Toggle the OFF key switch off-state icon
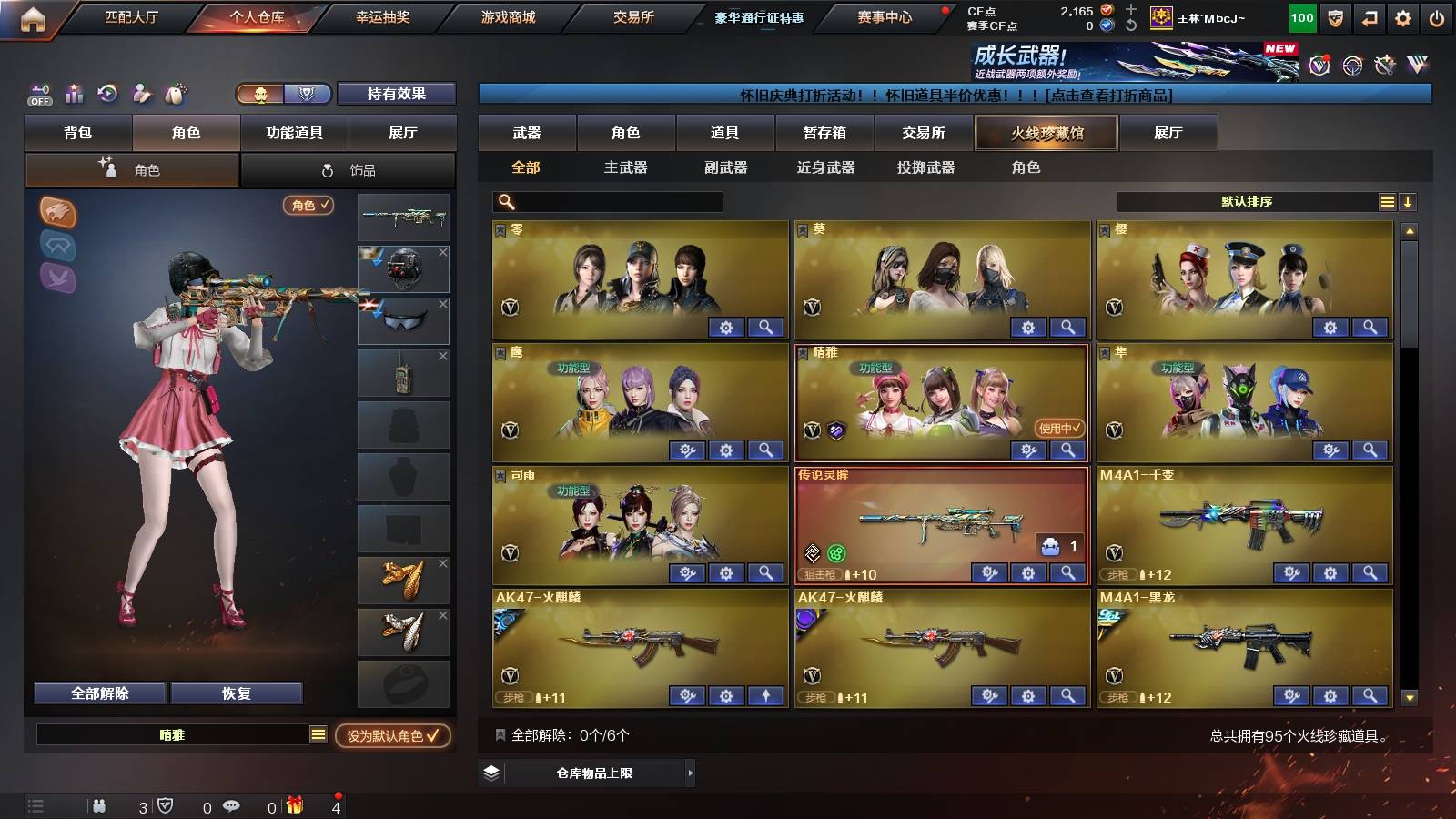 point(38,94)
